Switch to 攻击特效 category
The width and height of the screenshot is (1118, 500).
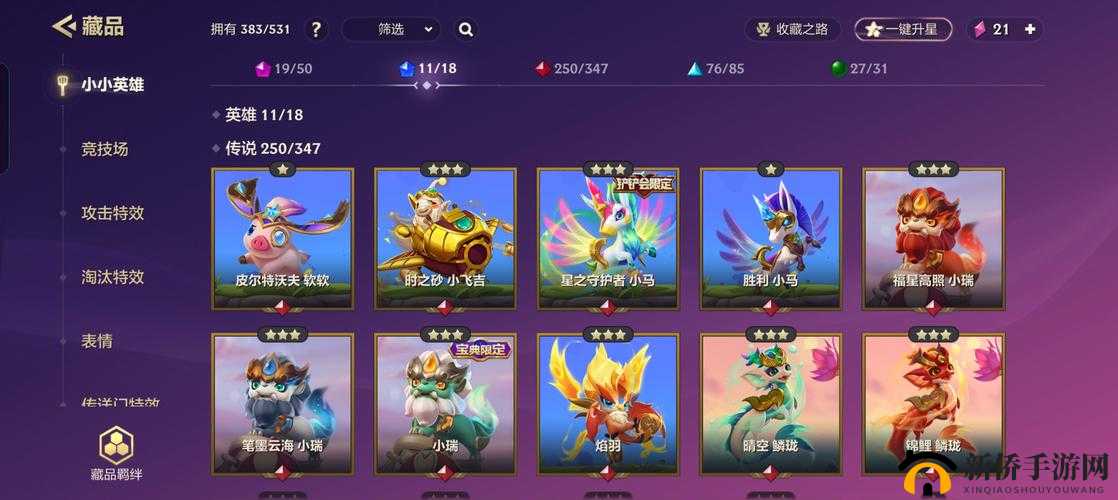[x=112, y=213]
